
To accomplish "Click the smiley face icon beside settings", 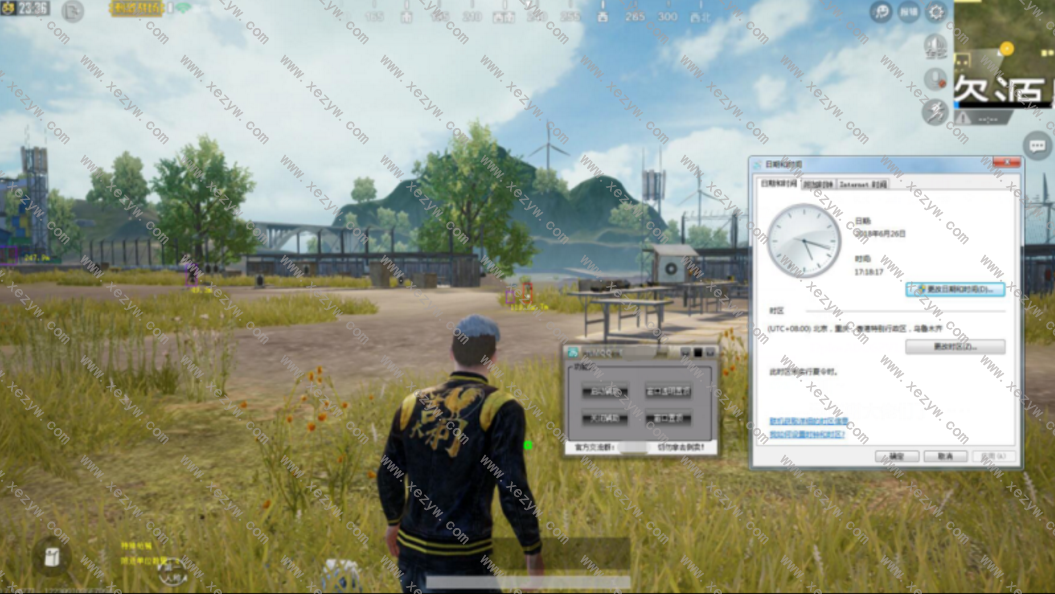I will 881,12.
